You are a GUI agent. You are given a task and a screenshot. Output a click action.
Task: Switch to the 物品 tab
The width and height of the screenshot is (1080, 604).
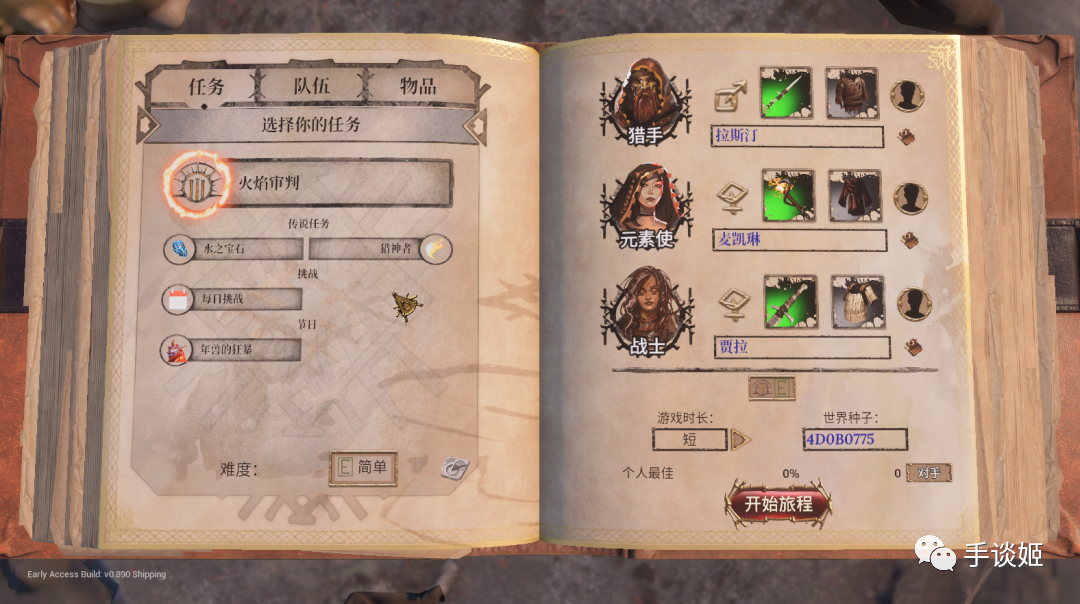(x=417, y=86)
